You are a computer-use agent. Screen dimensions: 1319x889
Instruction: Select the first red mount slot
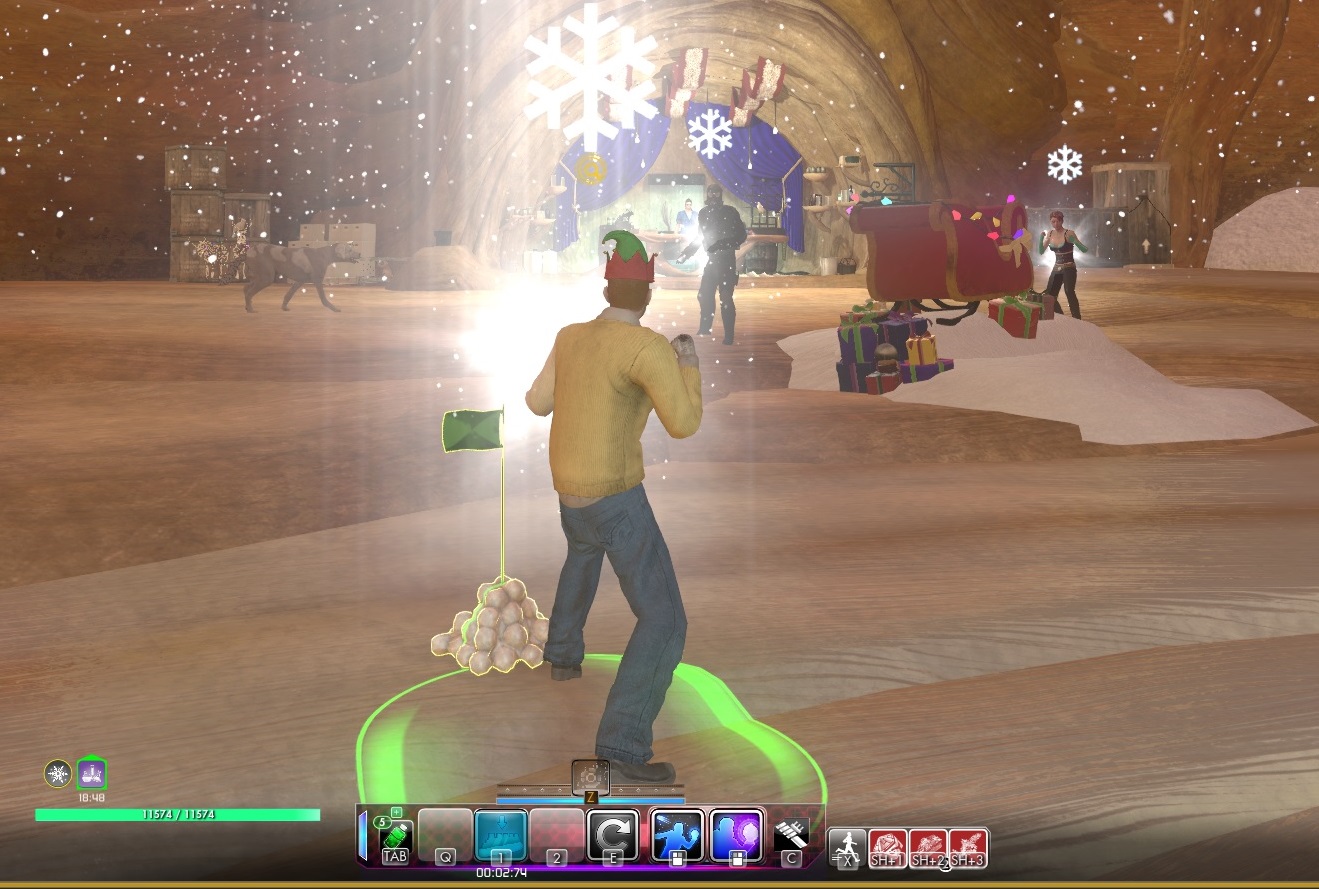[887, 847]
